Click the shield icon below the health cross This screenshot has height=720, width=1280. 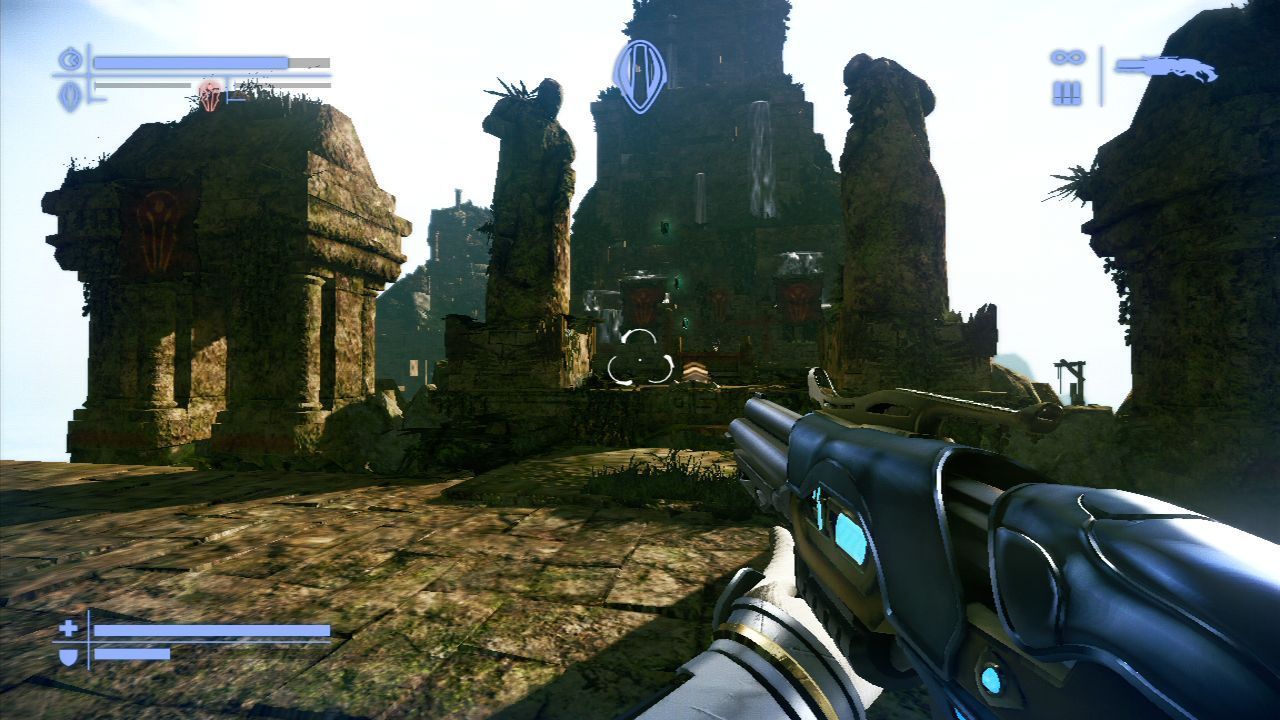coord(68,655)
